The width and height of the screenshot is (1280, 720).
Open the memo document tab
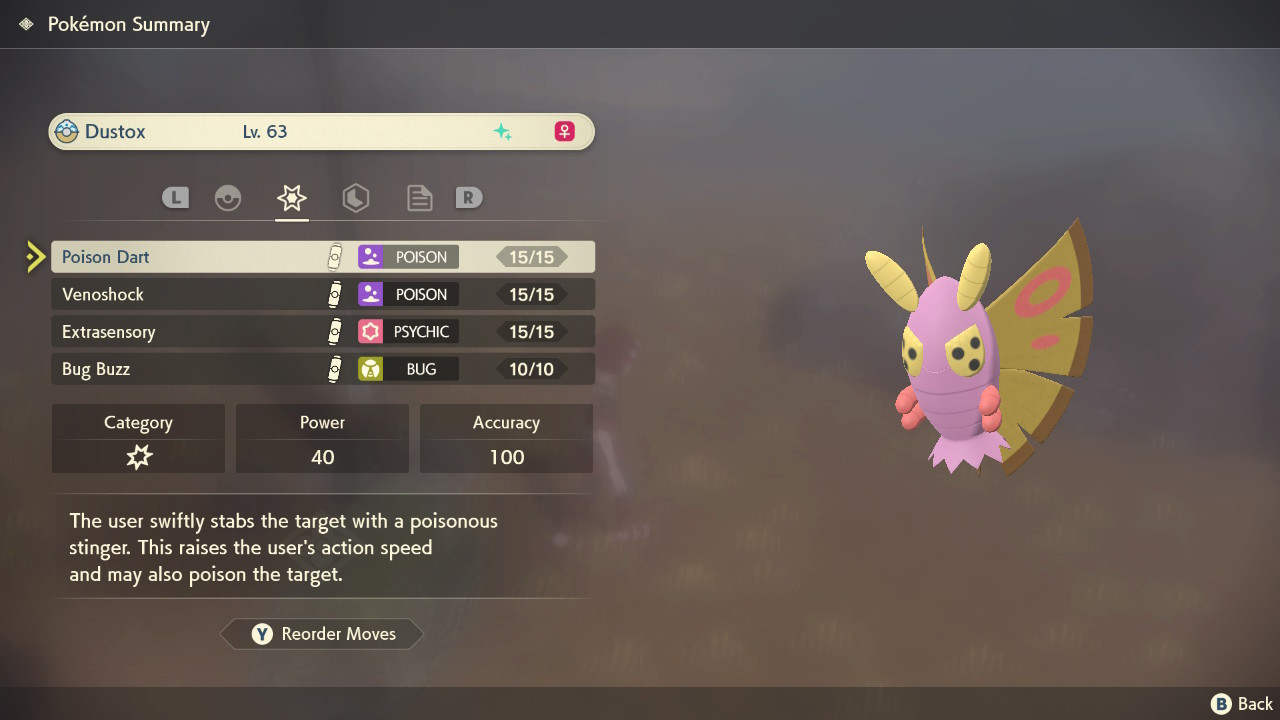coord(419,197)
